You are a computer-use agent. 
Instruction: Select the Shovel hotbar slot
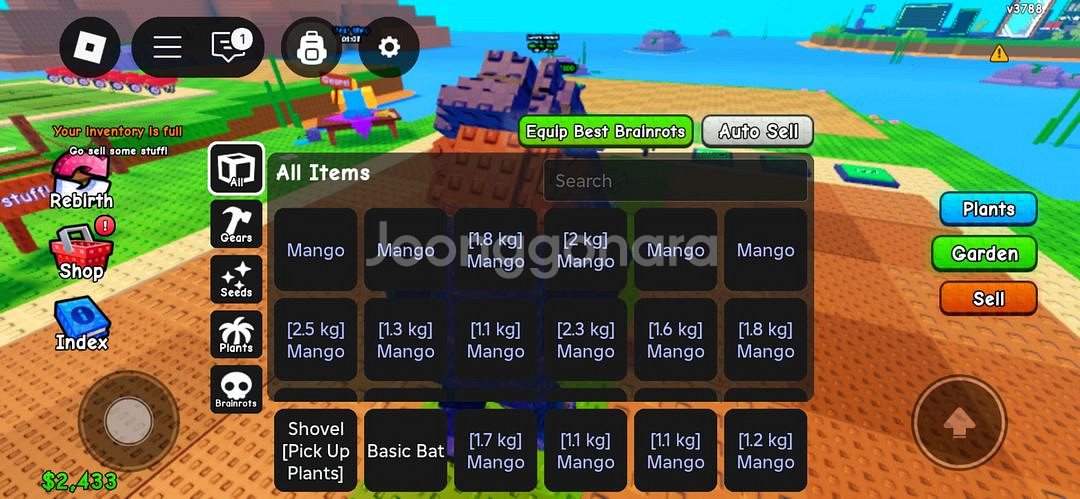tap(316, 450)
